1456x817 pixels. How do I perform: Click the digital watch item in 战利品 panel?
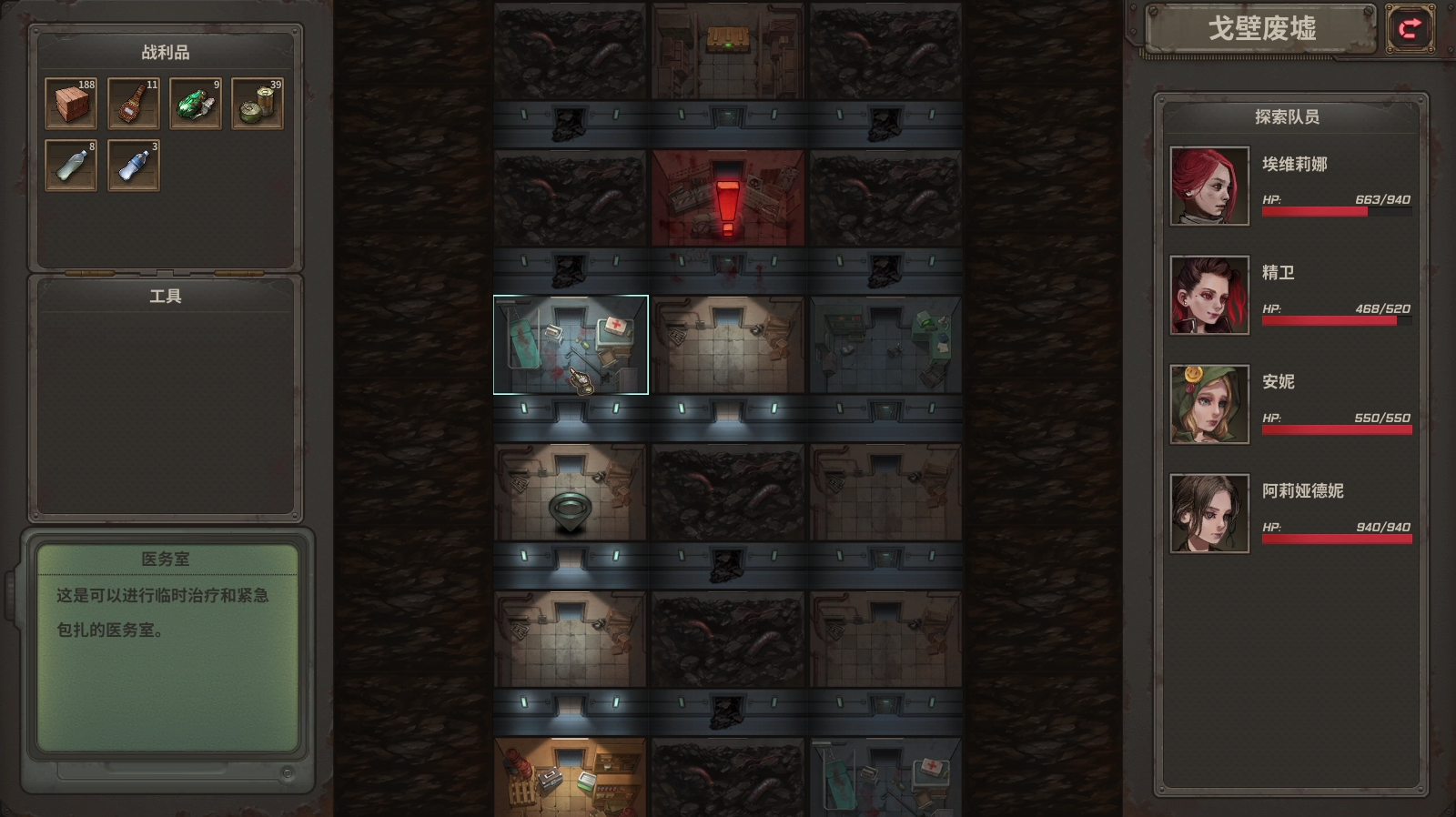click(133, 103)
